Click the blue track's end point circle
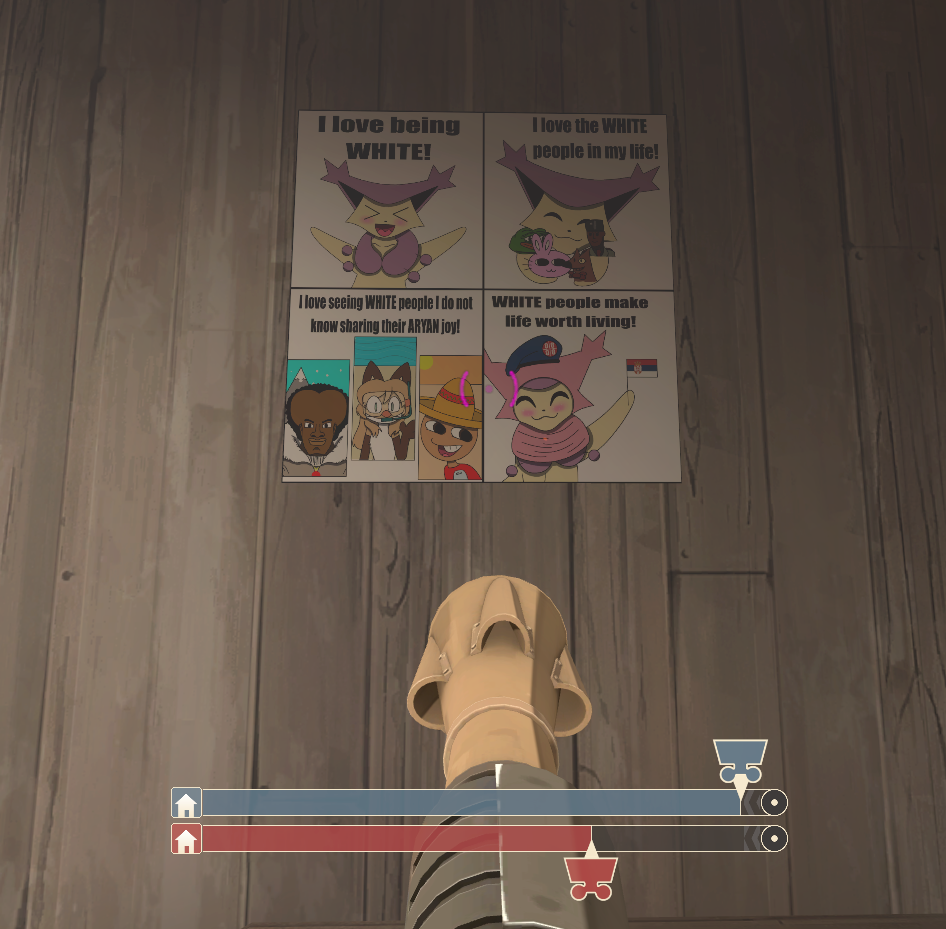946x929 pixels. click(x=773, y=802)
